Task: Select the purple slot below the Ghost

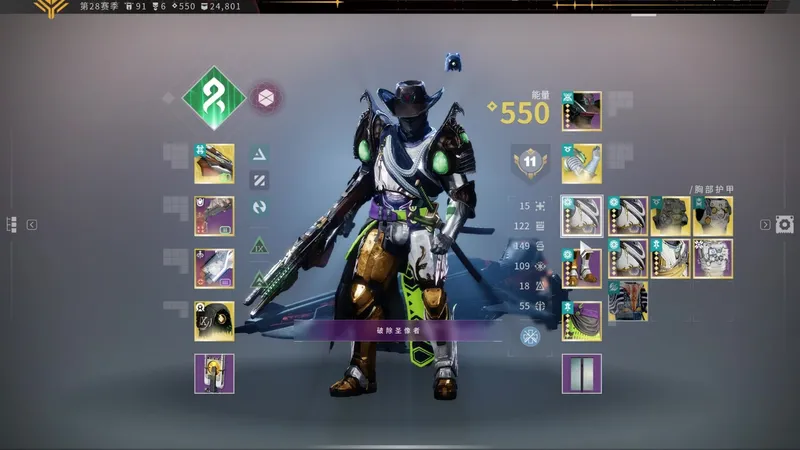Action: click(214, 373)
